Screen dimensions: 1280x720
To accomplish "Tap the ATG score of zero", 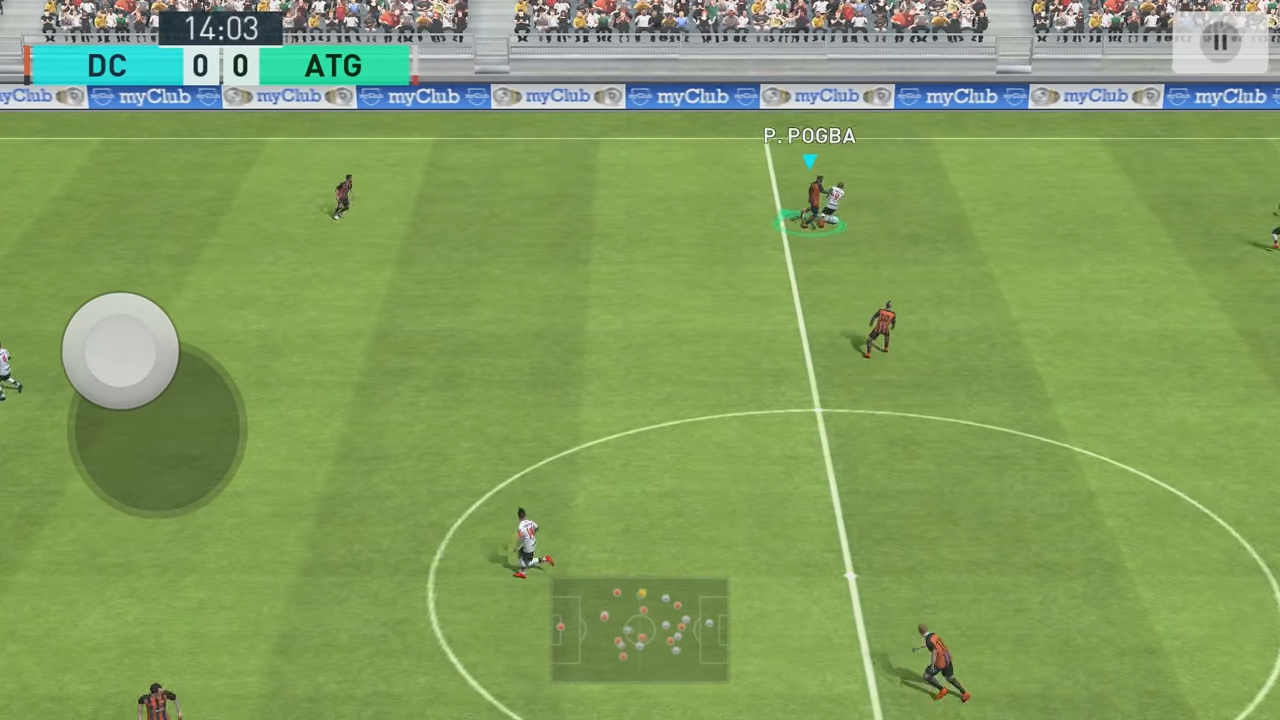I will click(240, 63).
